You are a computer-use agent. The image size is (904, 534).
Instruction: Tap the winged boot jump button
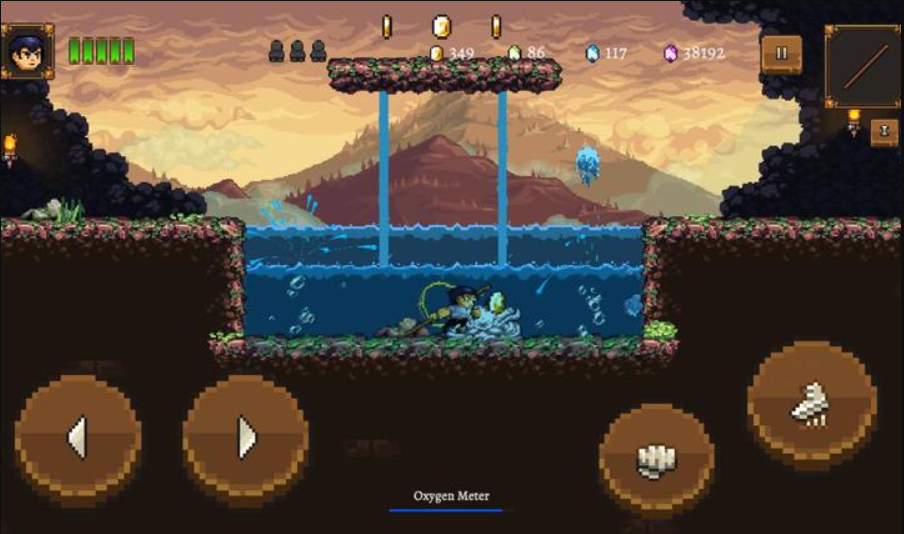[811, 404]
